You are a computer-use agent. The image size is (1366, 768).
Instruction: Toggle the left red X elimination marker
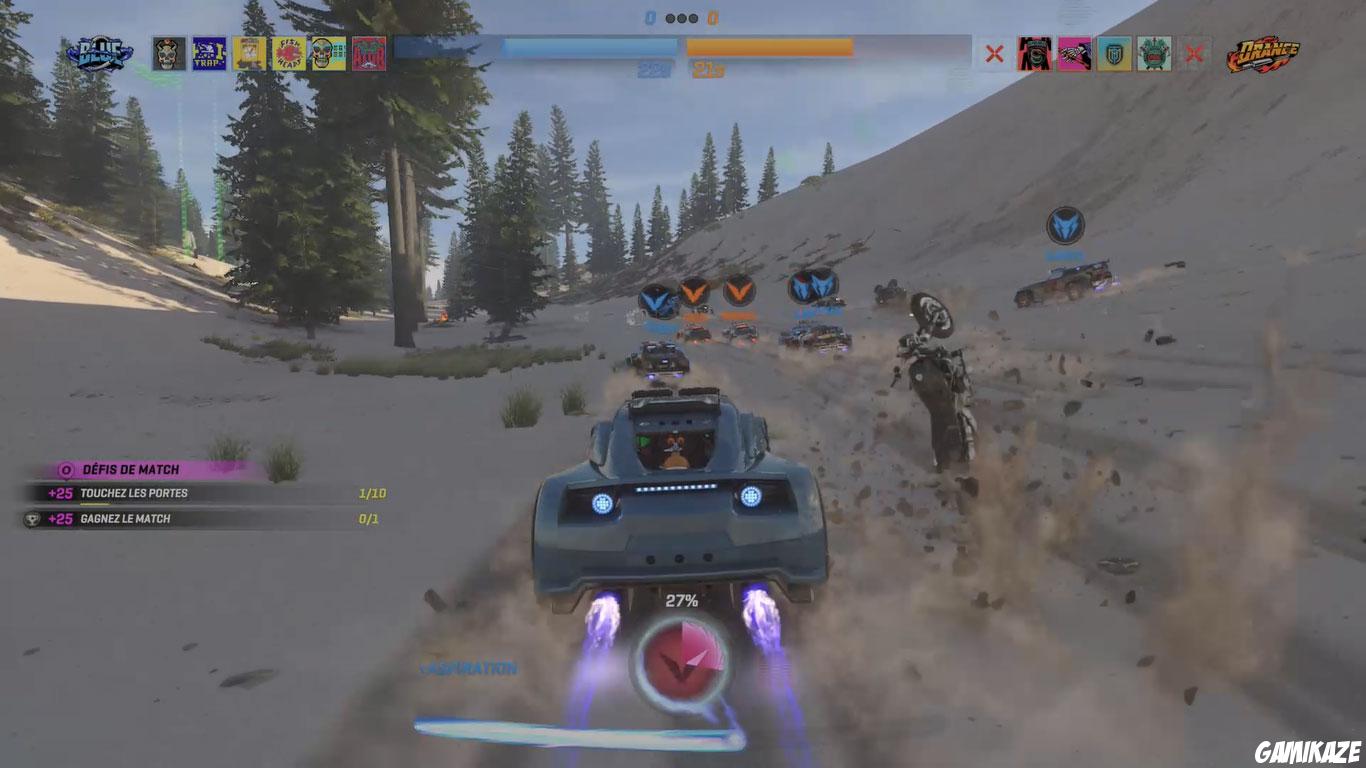(992, 53)
